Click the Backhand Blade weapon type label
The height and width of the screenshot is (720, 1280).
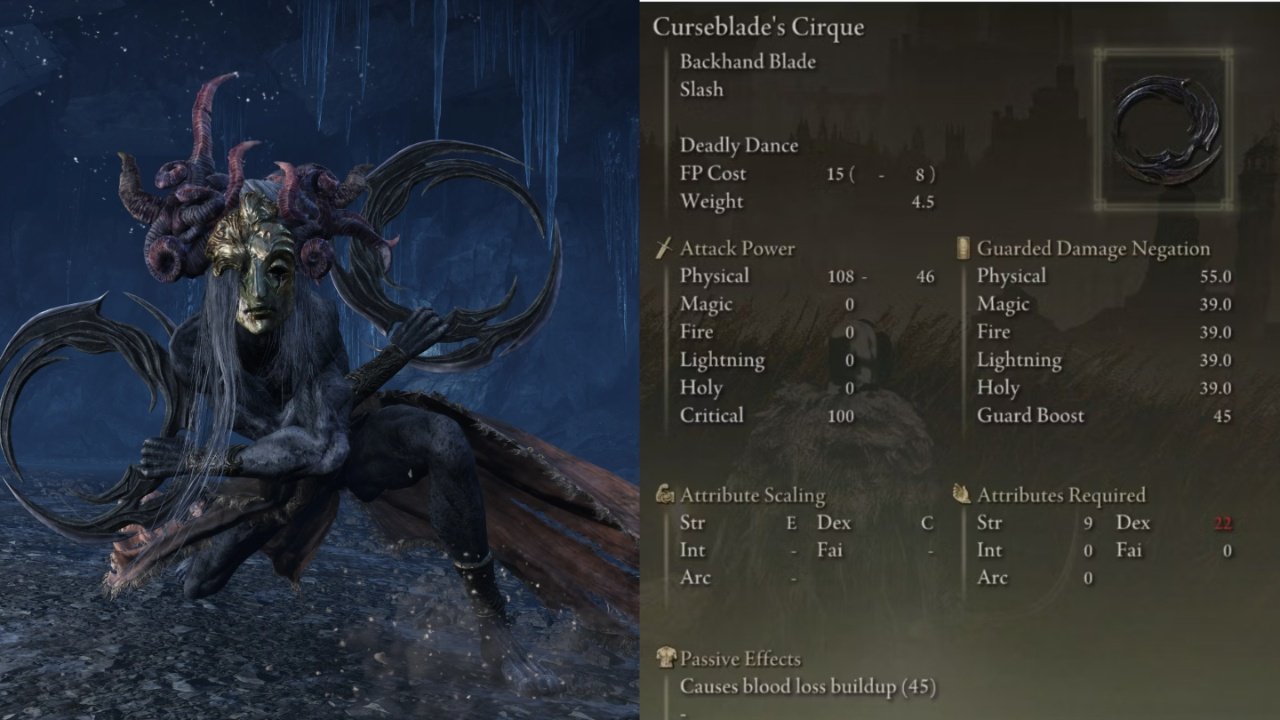point(747,62)
